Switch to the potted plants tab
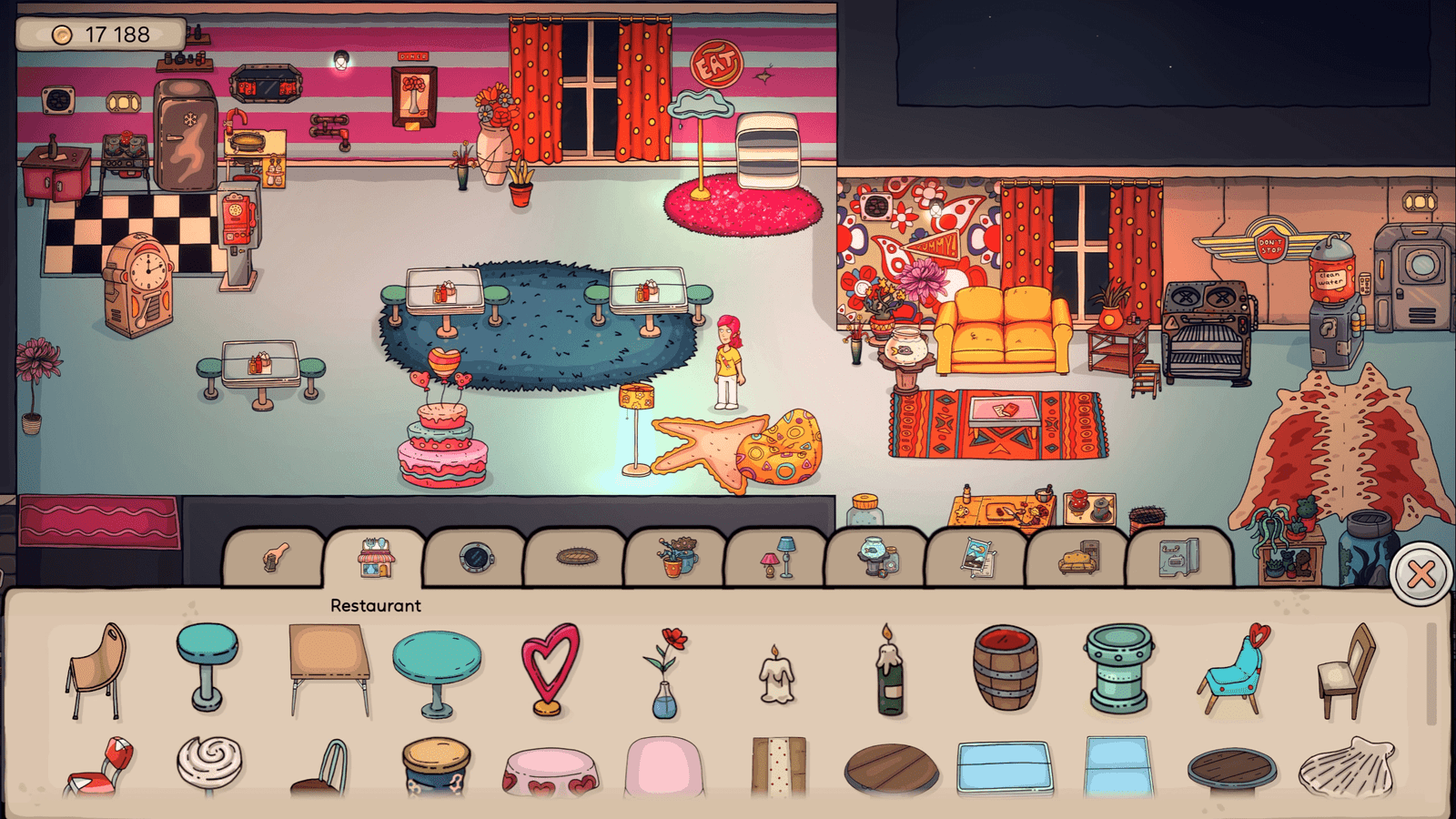This screenshot has height=819, width=1456. coord(676,557)
